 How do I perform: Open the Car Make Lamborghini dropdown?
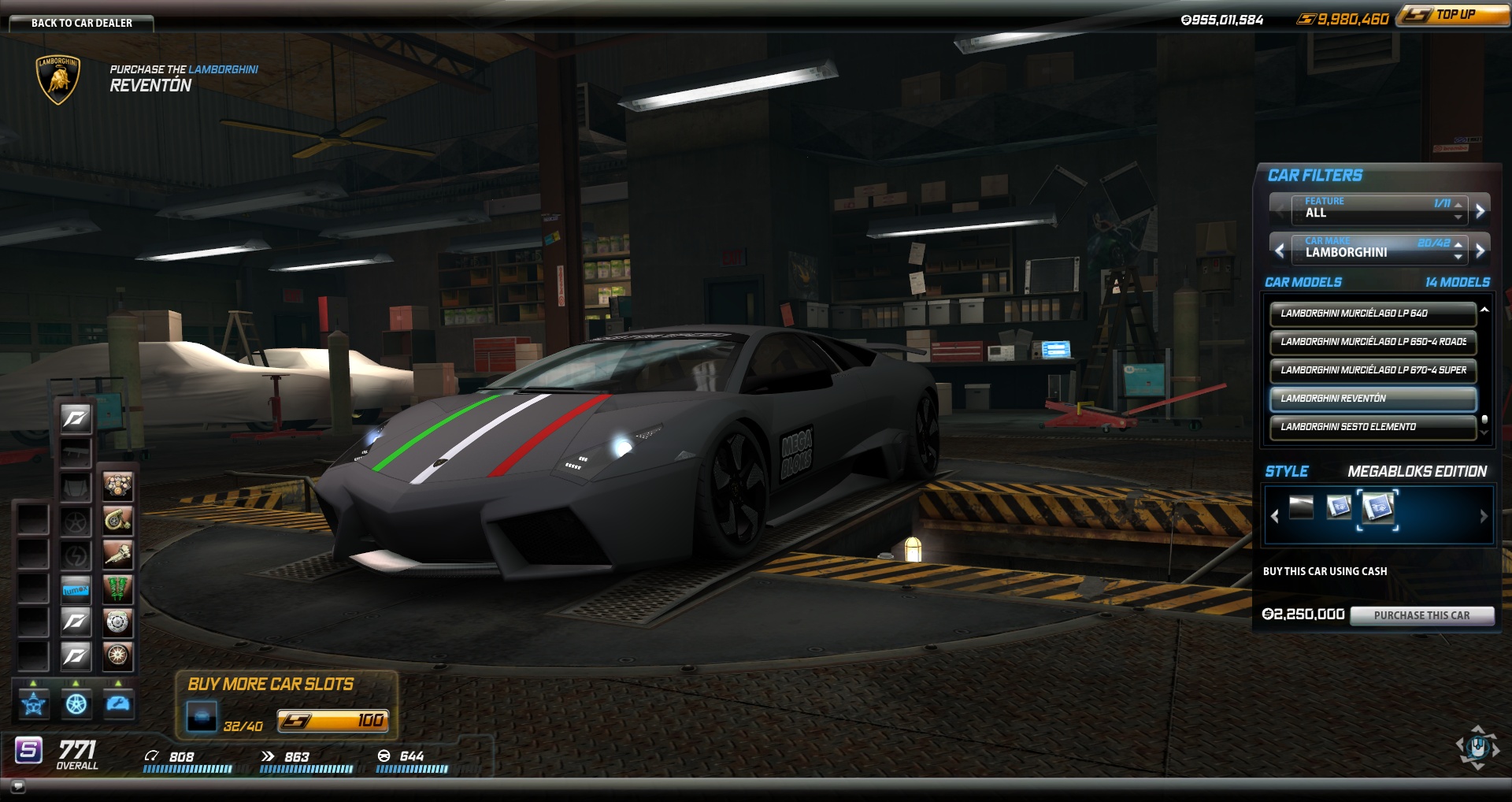click(1378, 251)
